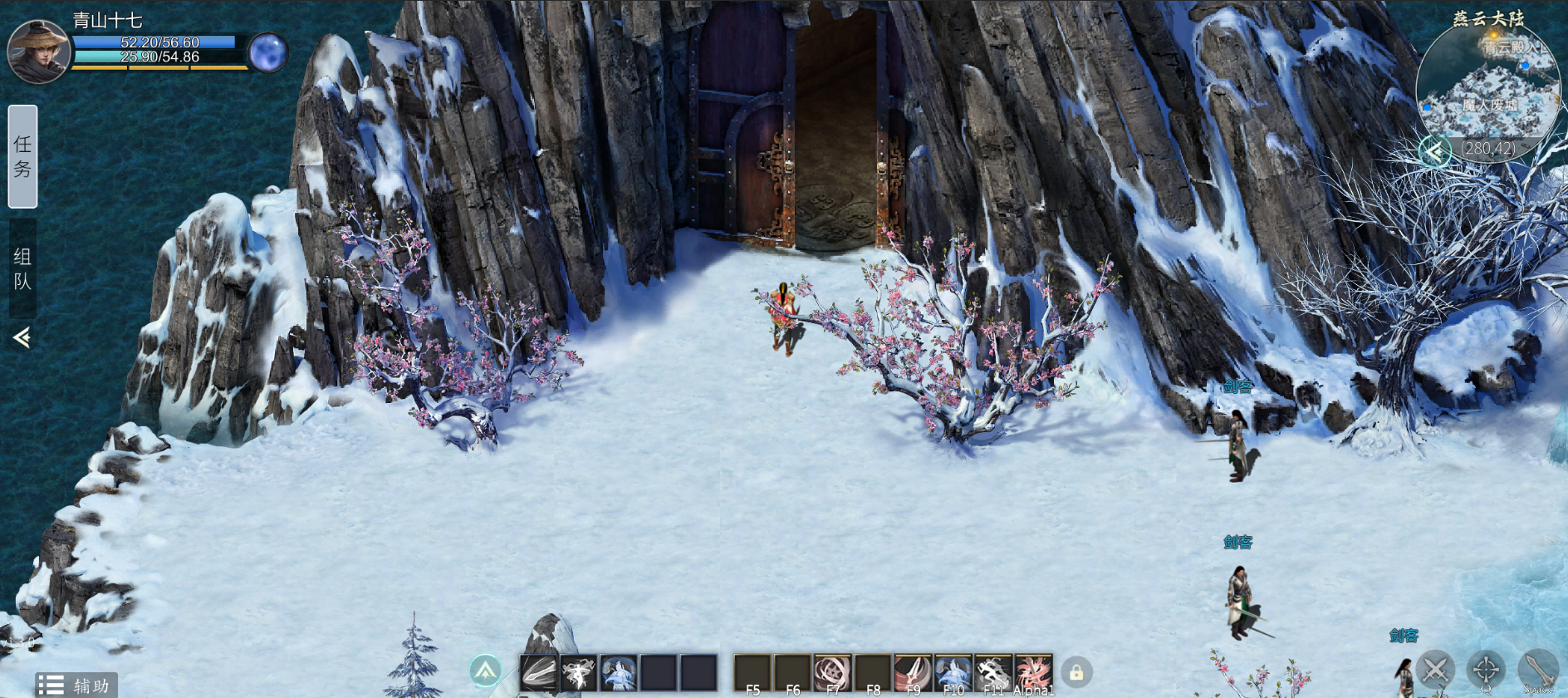Image resolution: width=1568 pixels, height=698 pixels.
Task: Open the 组队 team panel
Action: click(22, 268)
